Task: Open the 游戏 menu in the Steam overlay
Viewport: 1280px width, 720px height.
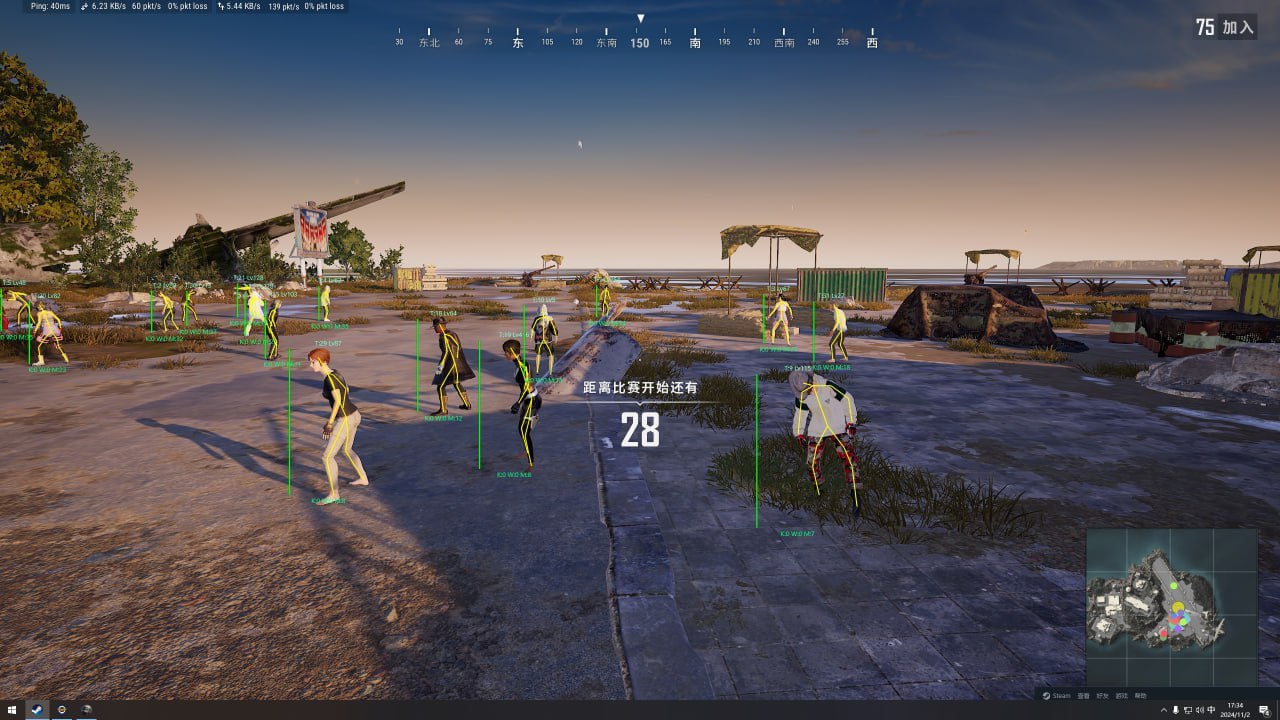Action: click(1121, 696)
